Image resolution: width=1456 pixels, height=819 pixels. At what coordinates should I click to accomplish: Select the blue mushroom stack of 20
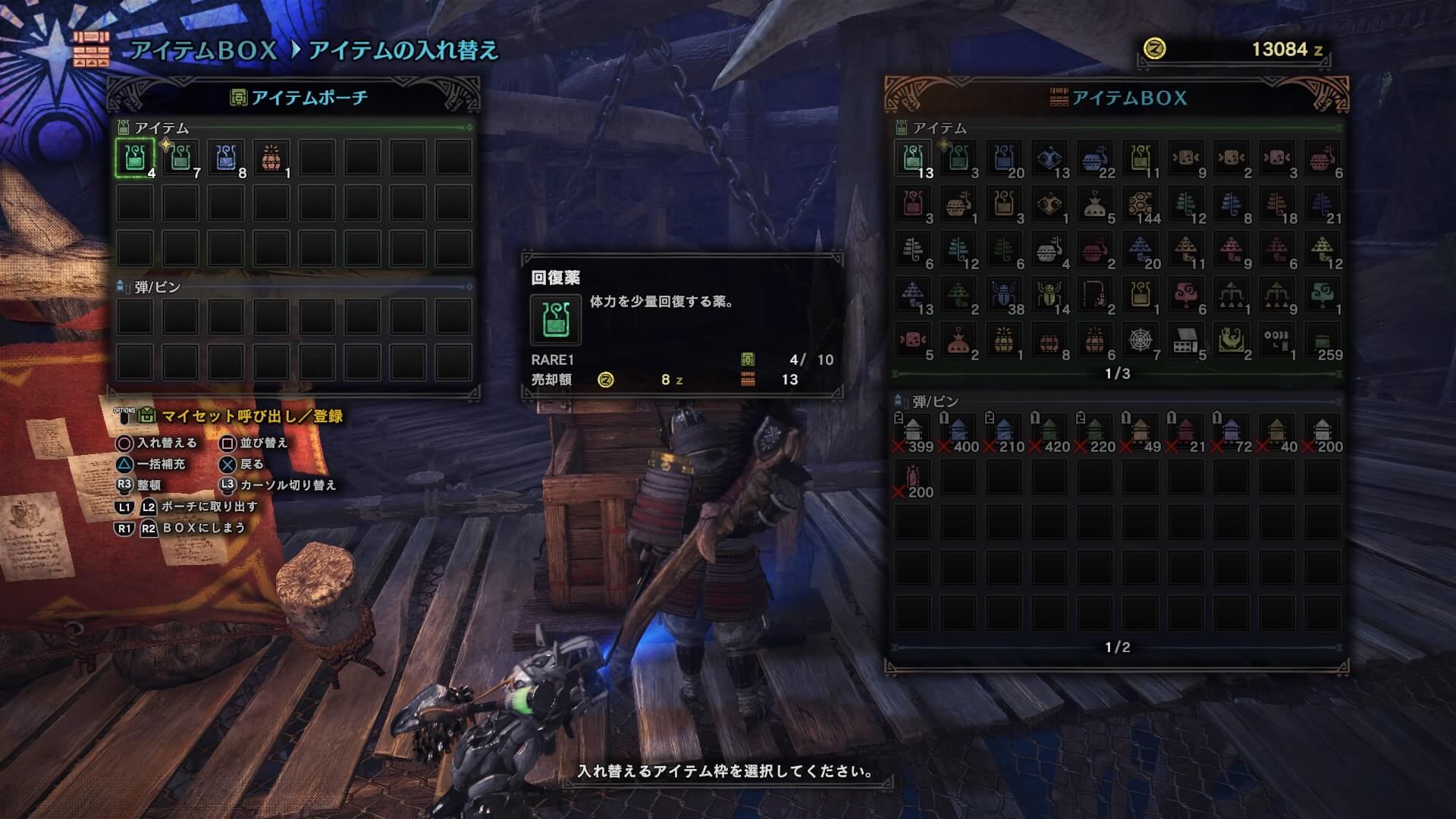tap(1141, 249)
